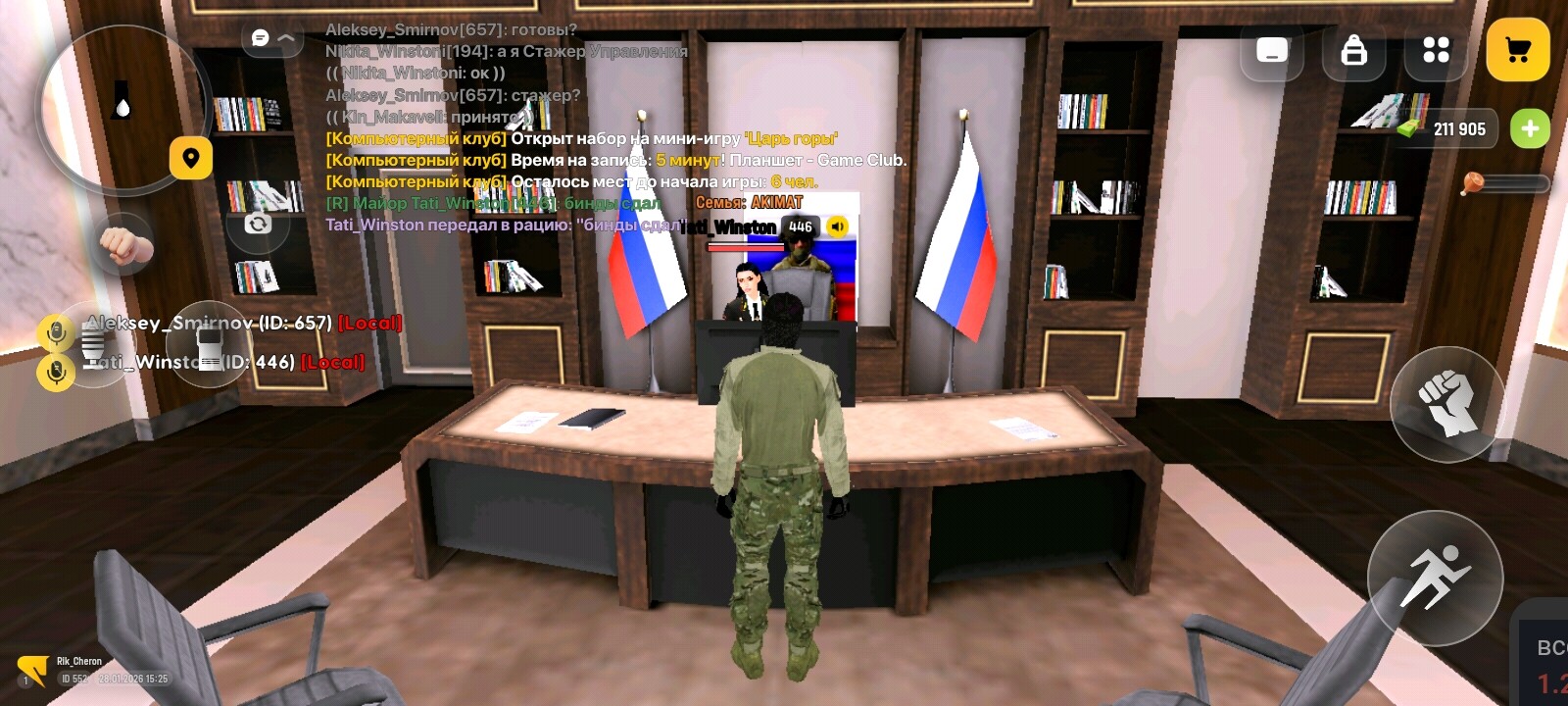The image size is (1568, 706).
Task: Mute the speaker icon above Tati_Winston's nametag
Action: 838,227
